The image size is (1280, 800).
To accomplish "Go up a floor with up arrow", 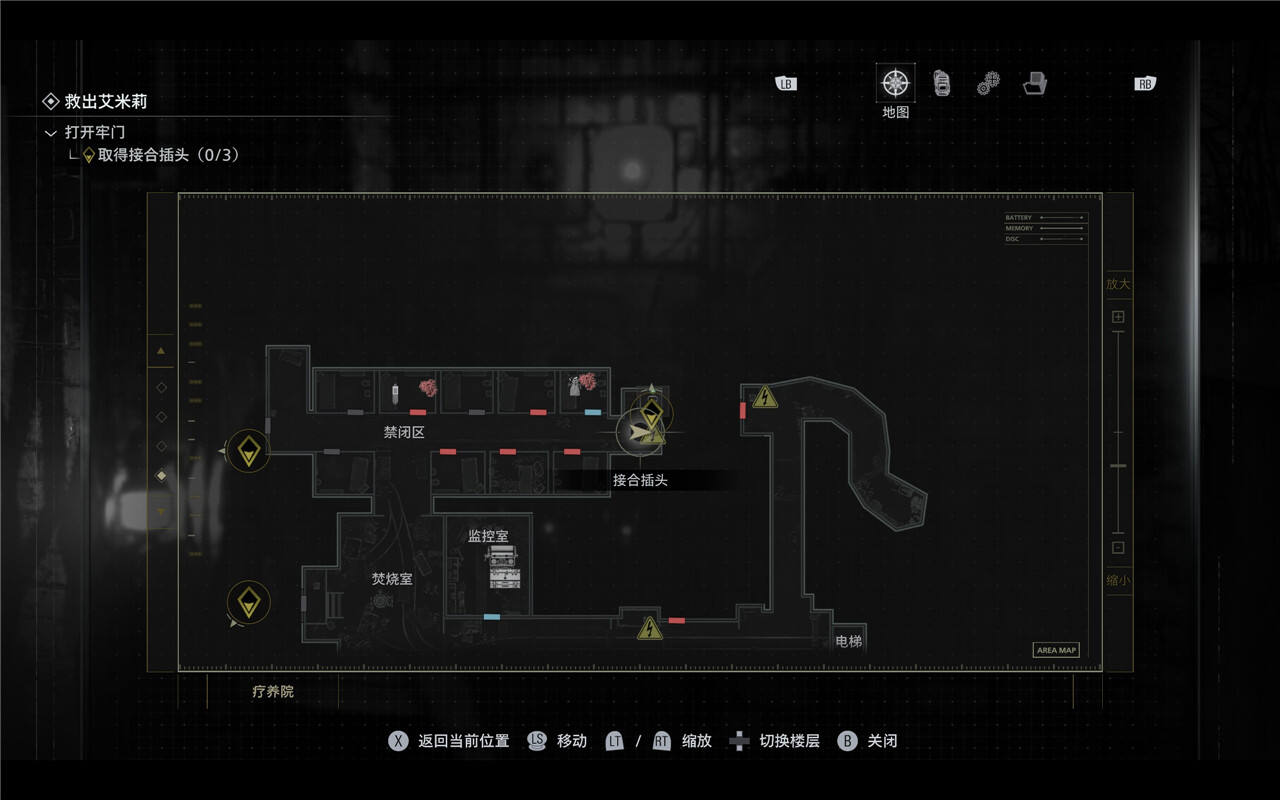I will [161, 350].
